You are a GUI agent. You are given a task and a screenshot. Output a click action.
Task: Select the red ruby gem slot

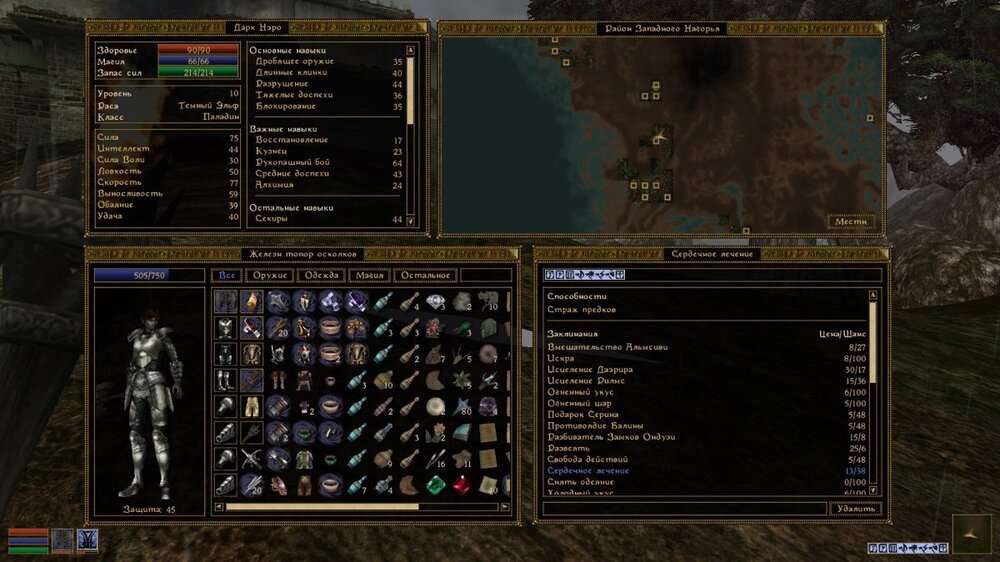click(461, 485)
